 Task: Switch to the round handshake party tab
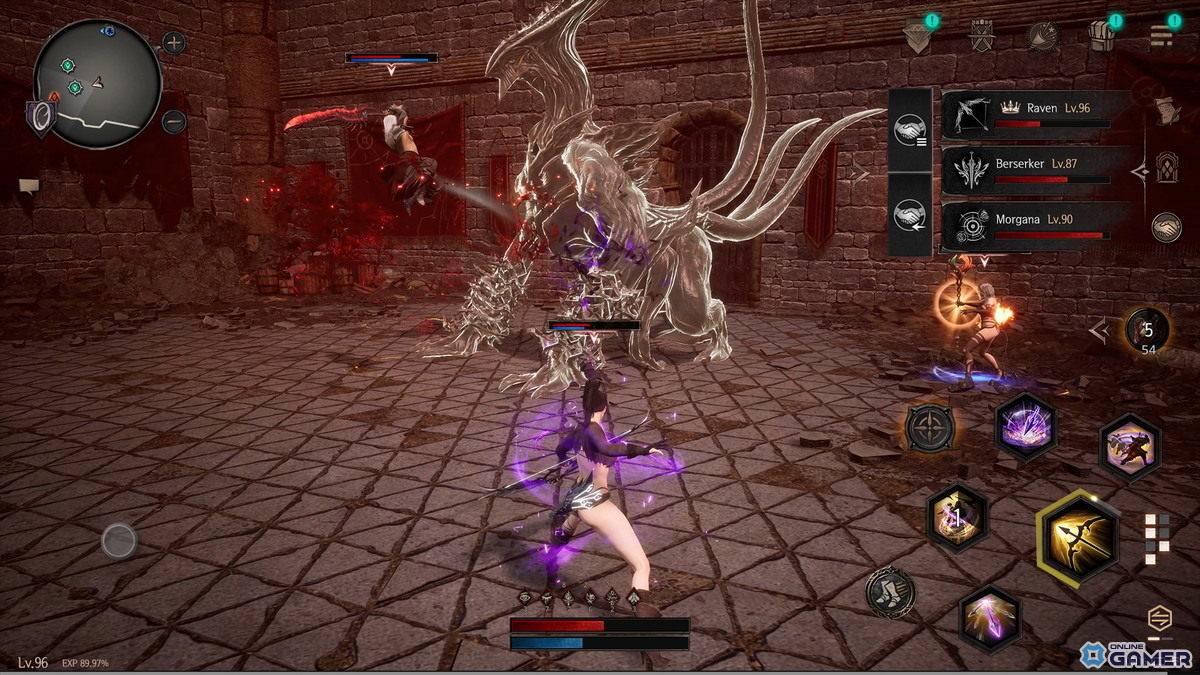(x=1166, y=228)
